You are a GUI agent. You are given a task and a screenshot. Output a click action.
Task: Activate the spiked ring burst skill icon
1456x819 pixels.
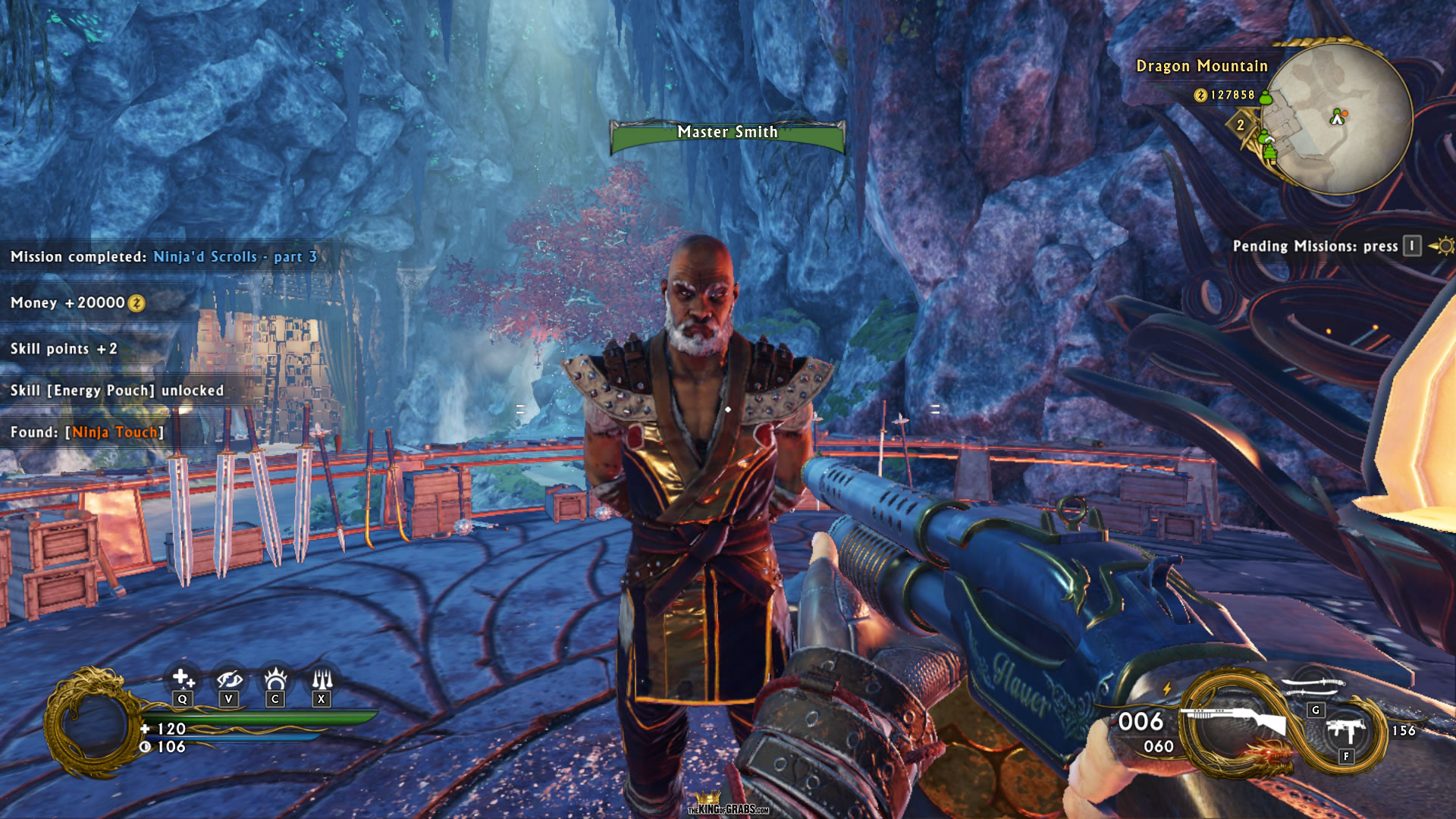pos(275,677)
